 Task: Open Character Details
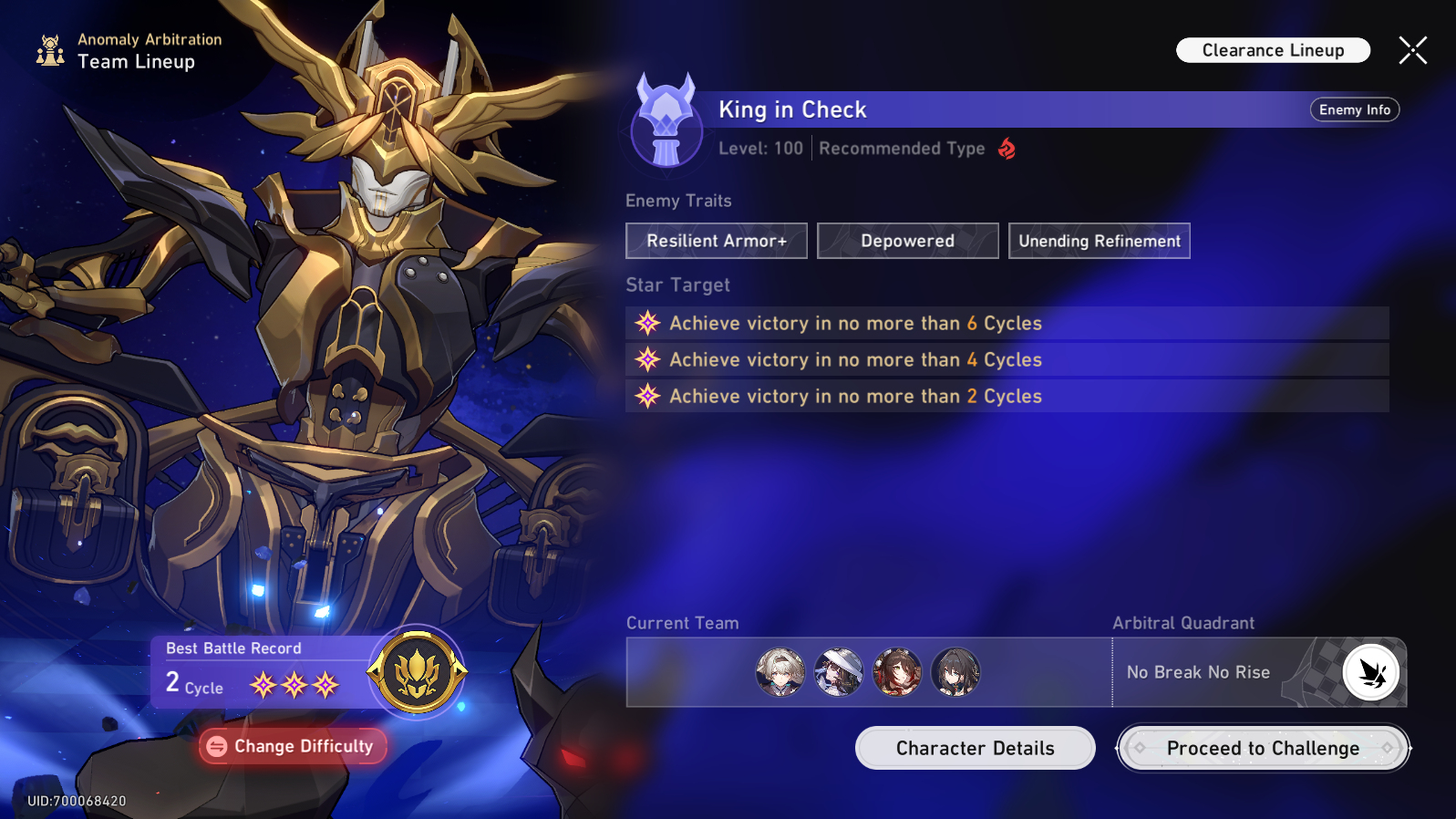pyautogui.click(x=975, y=748)
